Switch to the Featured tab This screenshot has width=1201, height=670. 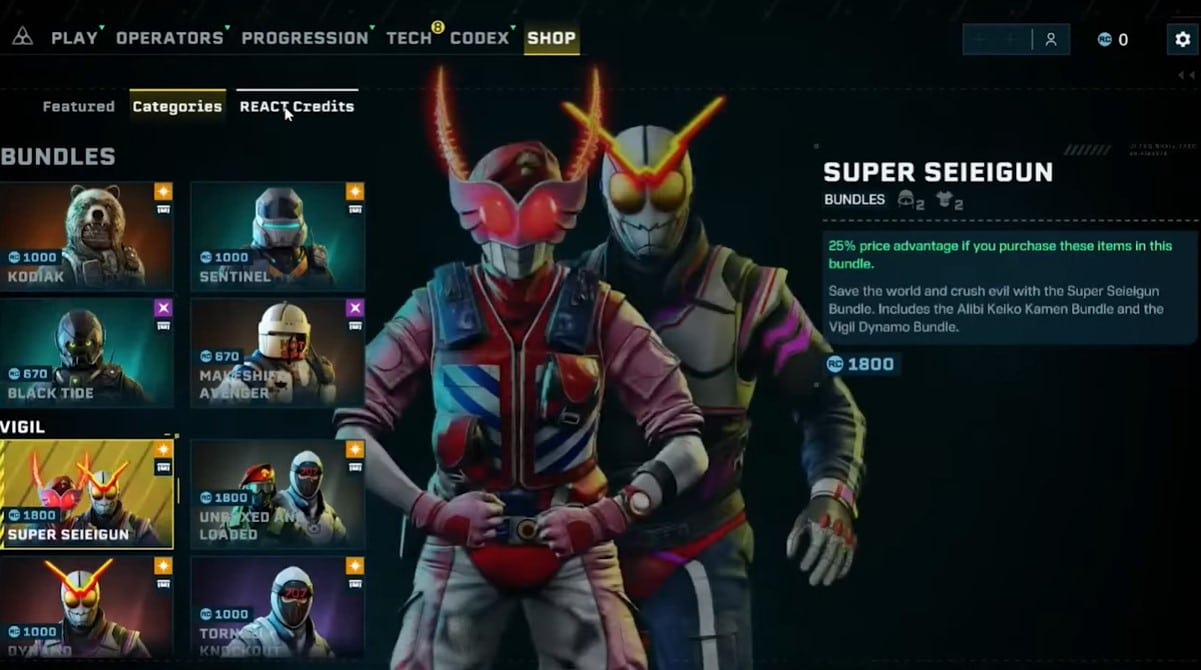click(x=78, y=106)
